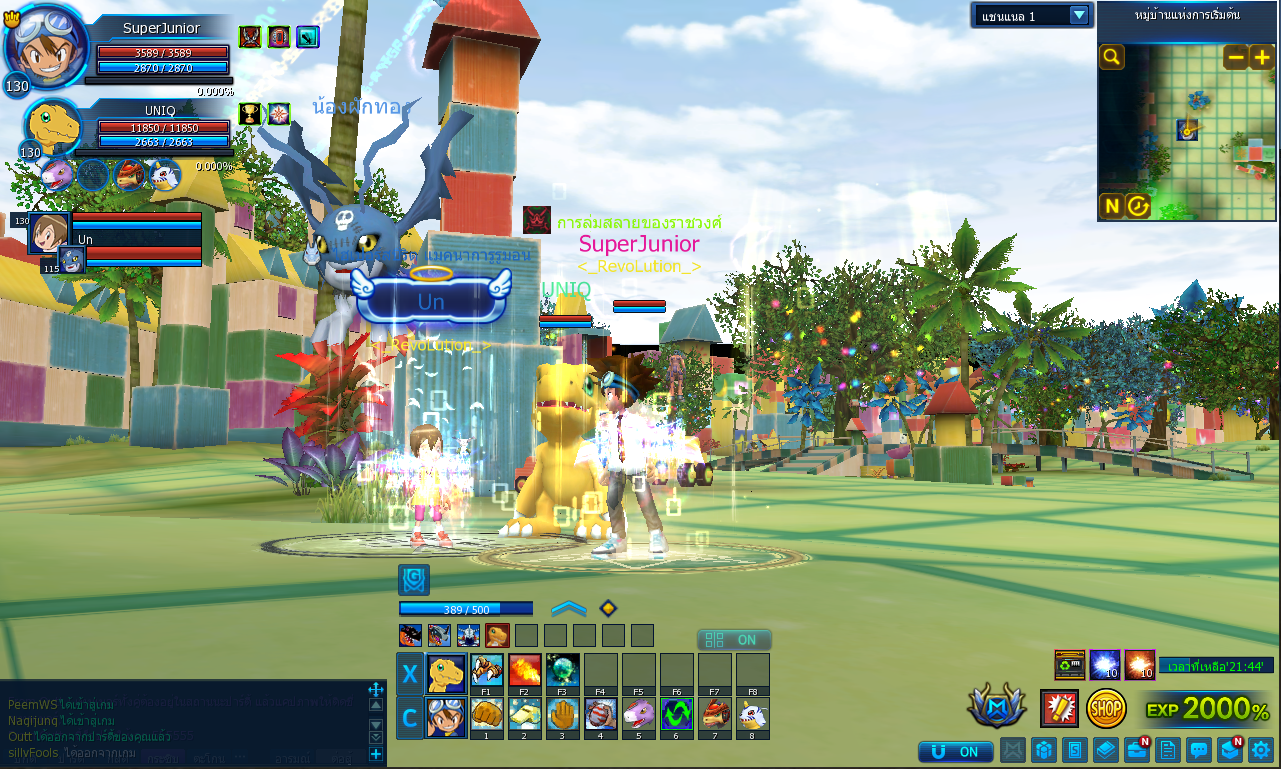Open the chat bubble menu icon
Image resolution: width=1281 pixels, height=769 pixels.
tap(1198, 749)
